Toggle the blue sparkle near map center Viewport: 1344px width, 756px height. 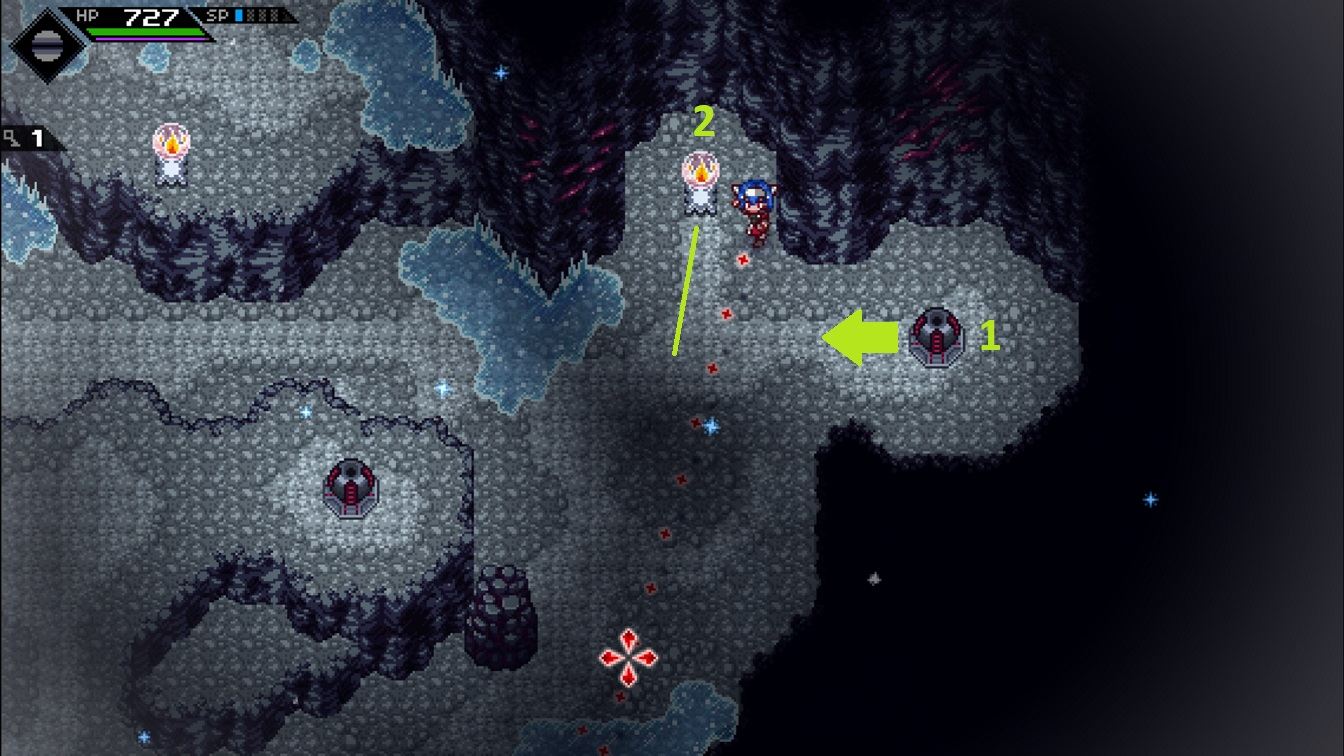pos(710,424)
